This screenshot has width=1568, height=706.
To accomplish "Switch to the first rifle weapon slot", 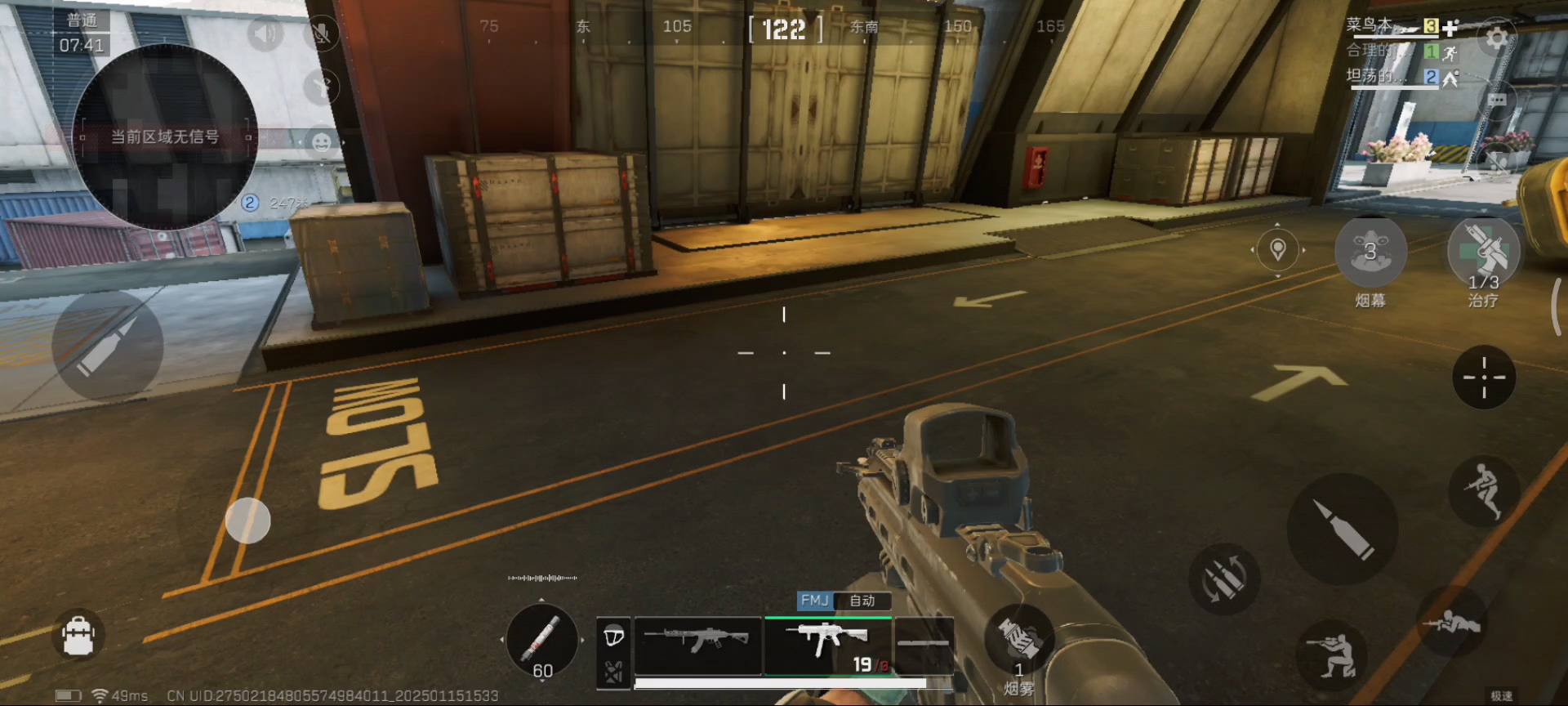I will click(697, 644).
